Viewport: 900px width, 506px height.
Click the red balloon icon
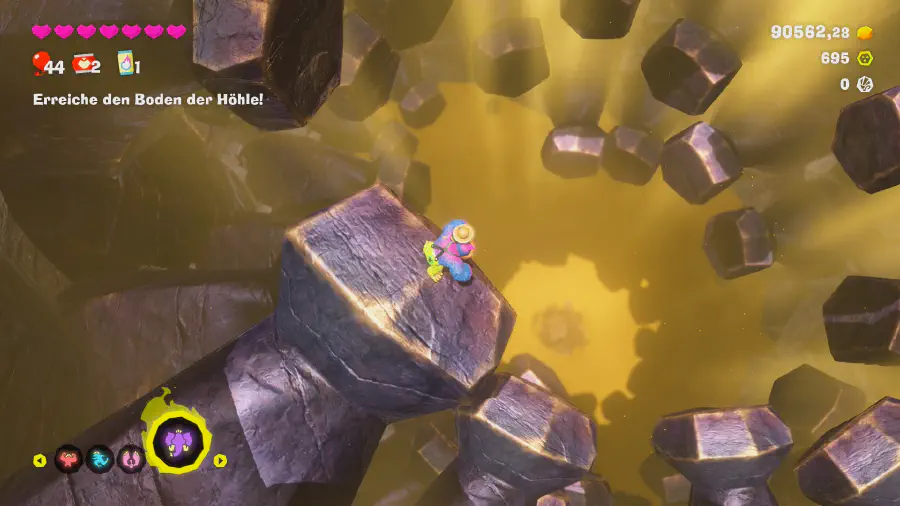(39, 65)
